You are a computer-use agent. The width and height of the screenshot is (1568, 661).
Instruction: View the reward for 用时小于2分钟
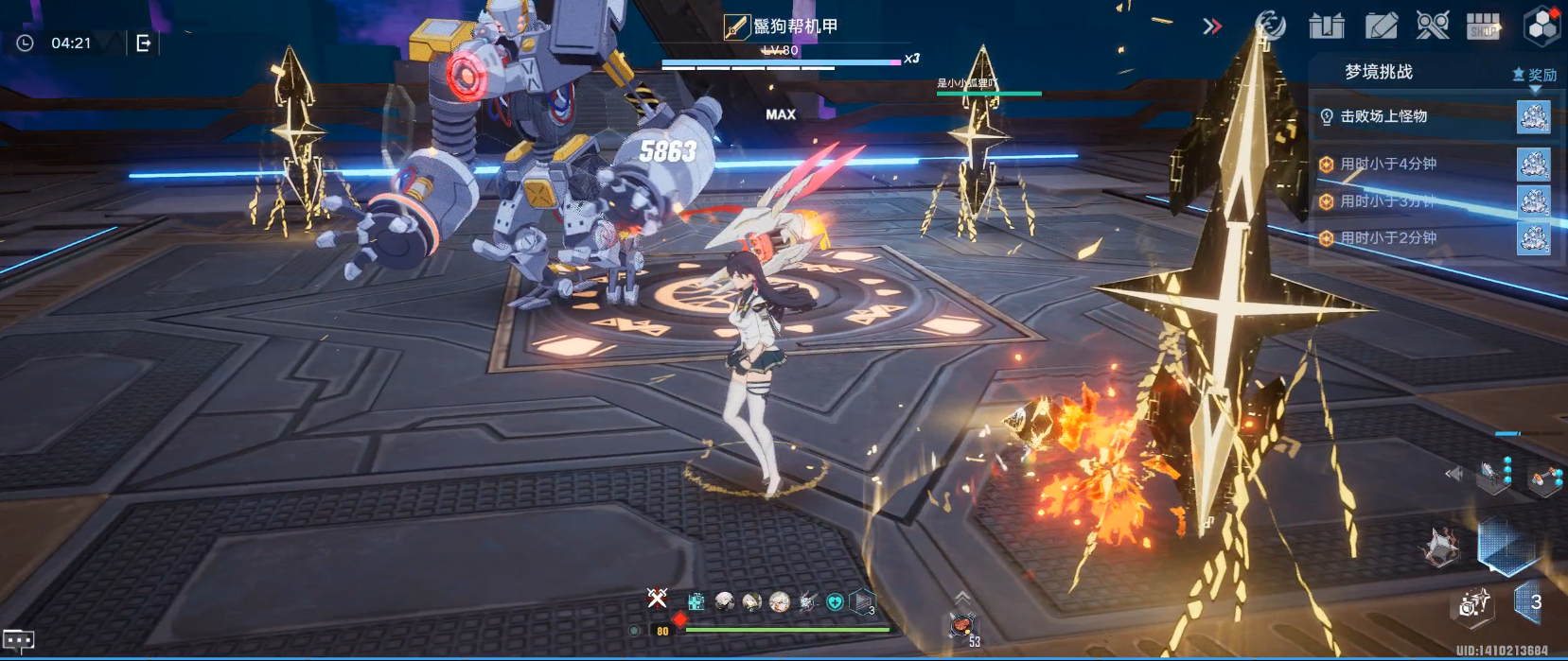1533,238
